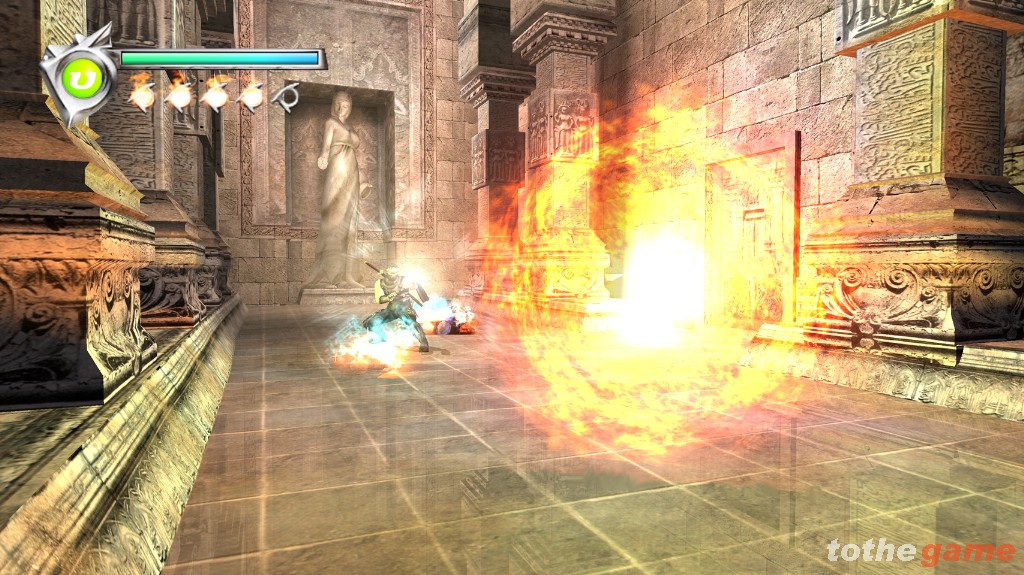Select the empty ki orb slot
Viewport: 1024px width, 575px height.
click(287, 96)
